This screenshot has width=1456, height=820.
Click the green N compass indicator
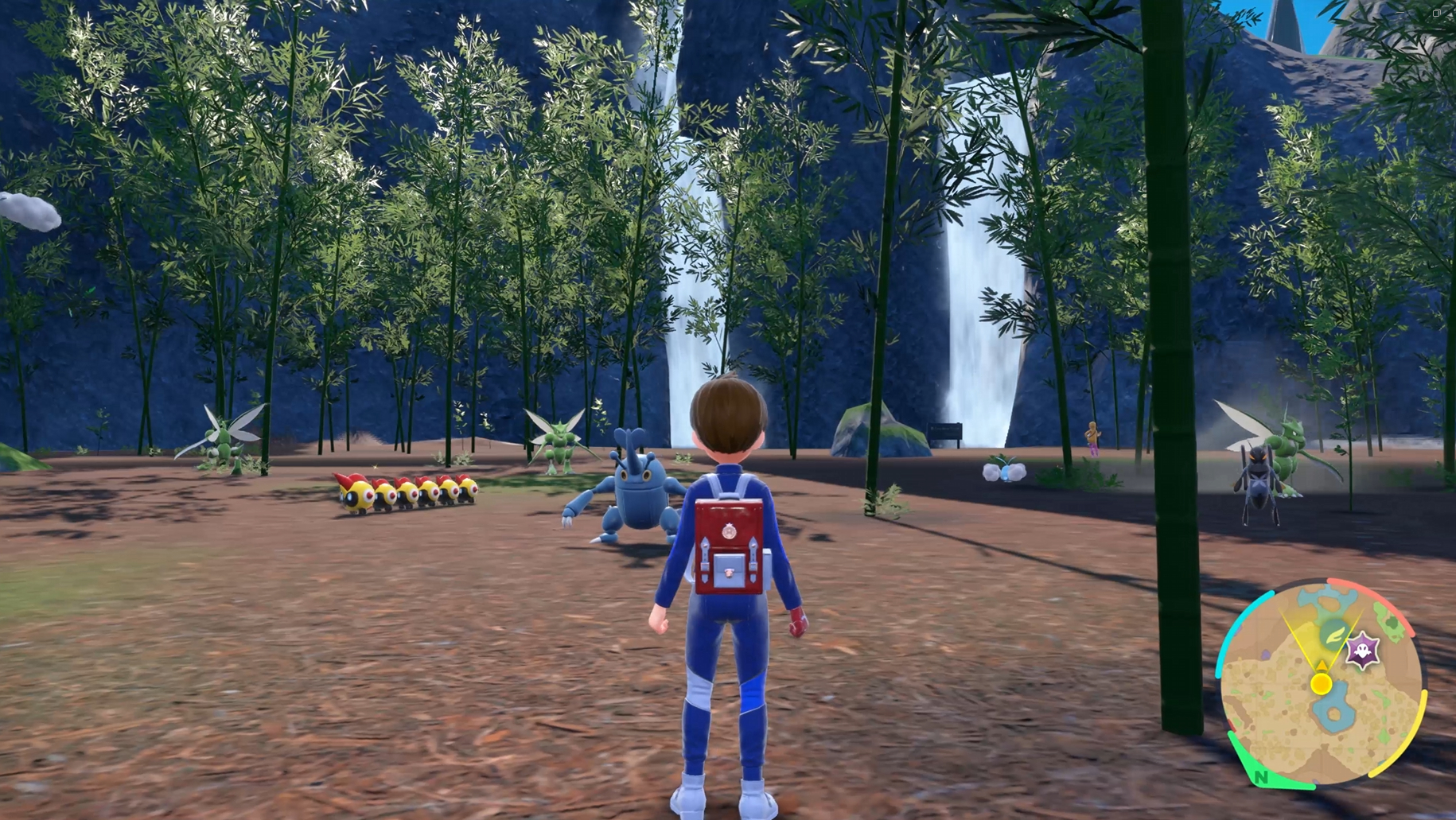point(1260,775)
